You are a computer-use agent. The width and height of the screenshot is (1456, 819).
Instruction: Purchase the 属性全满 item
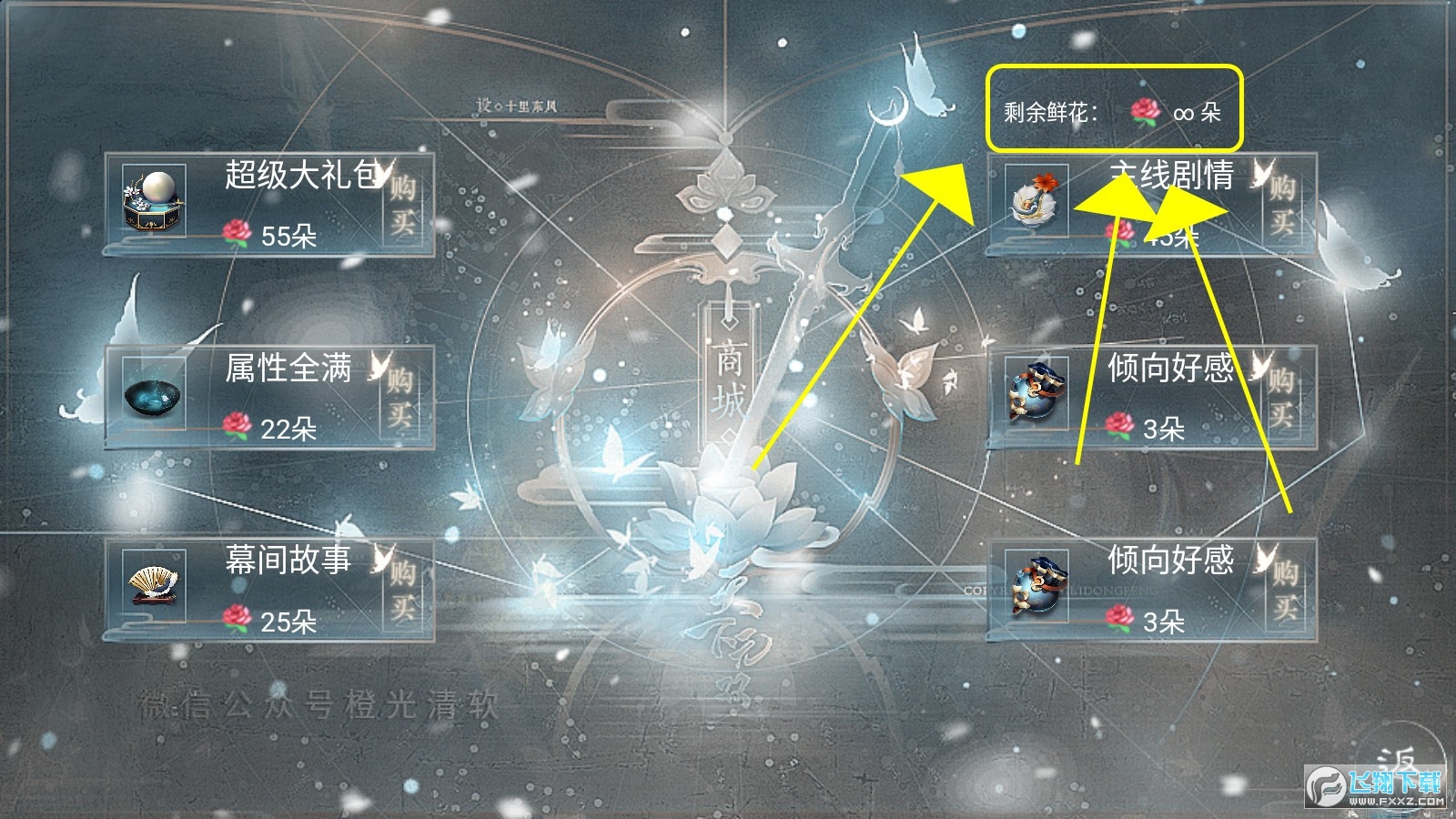click(401, 397)
